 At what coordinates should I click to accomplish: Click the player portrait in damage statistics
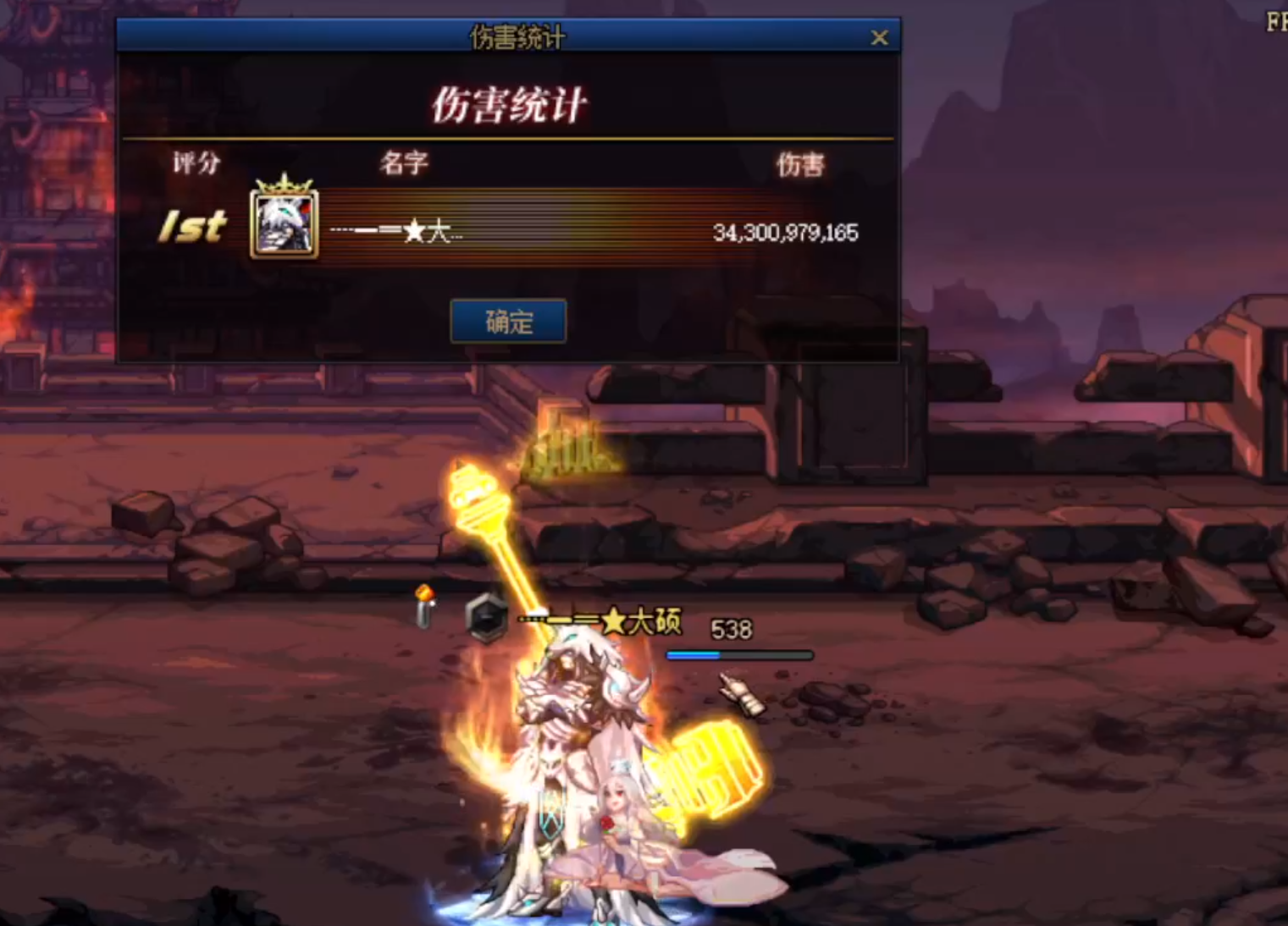(285, 228)
